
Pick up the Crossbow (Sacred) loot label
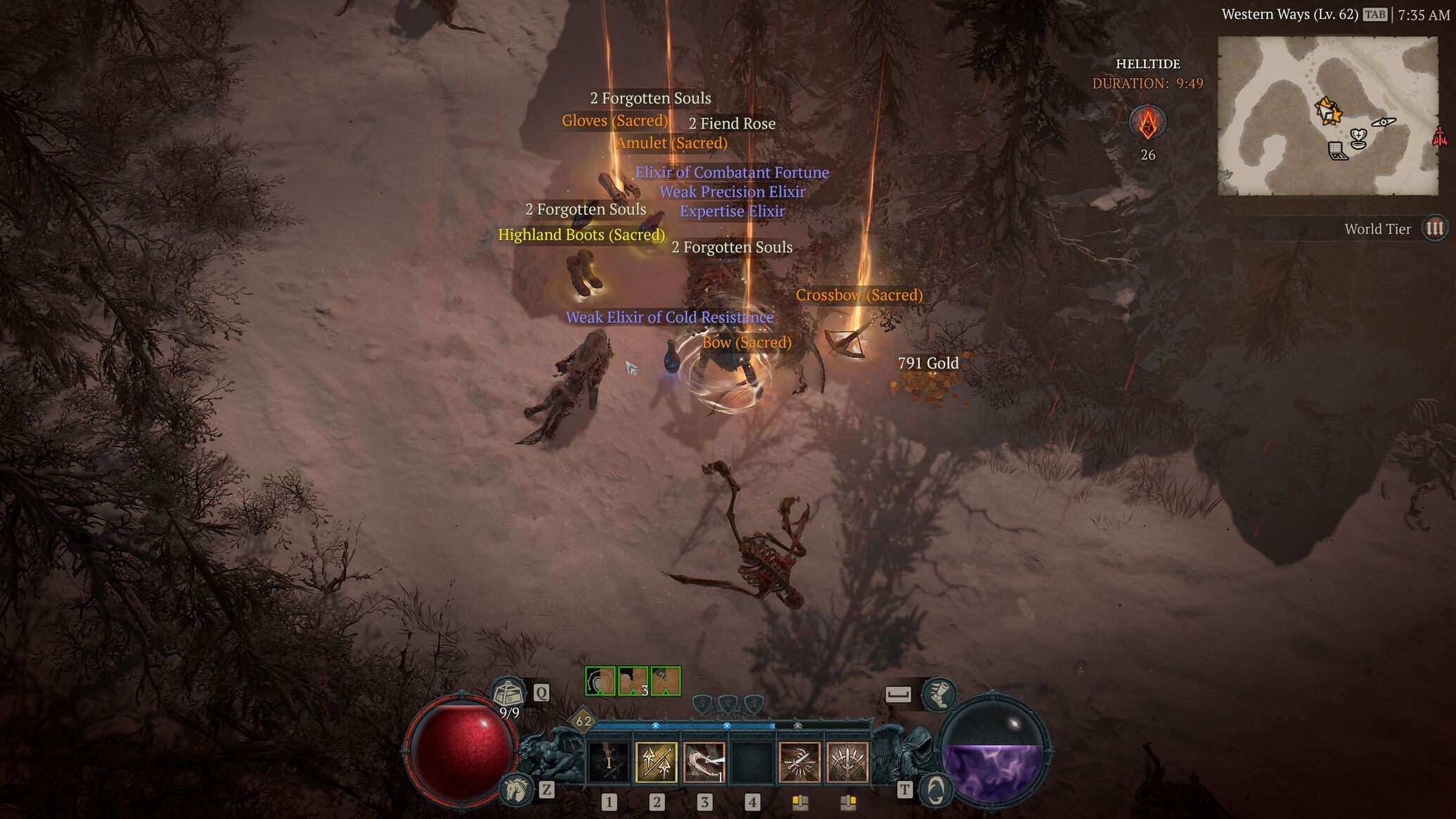[858, 295]
